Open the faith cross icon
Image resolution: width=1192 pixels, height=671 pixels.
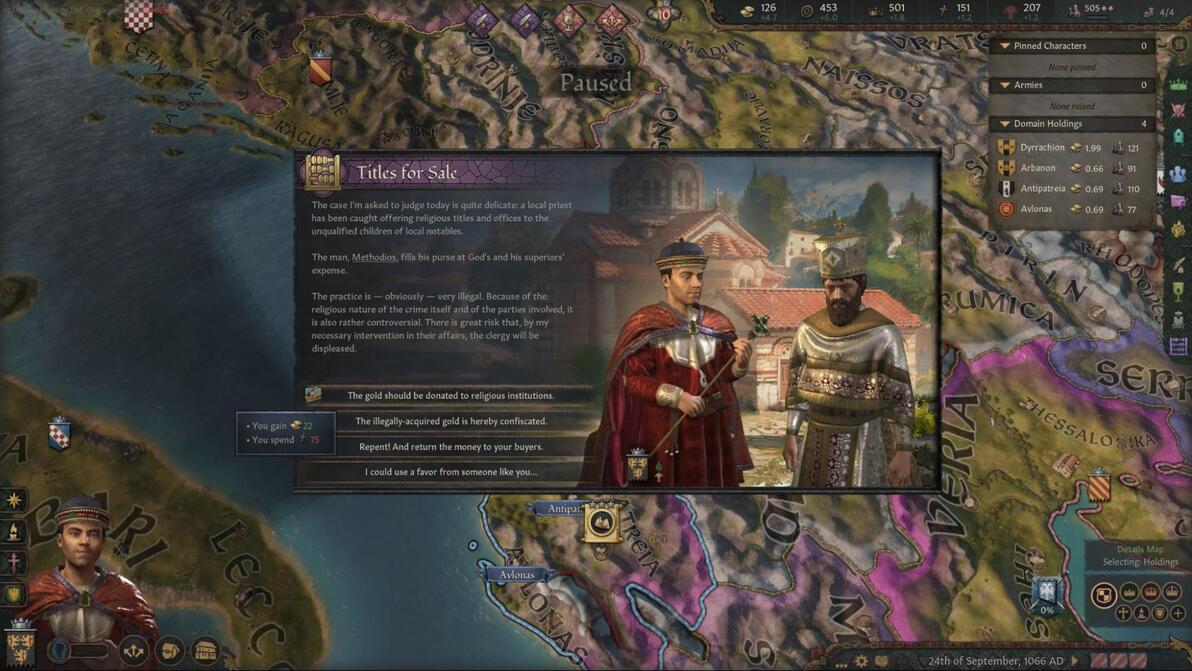tap(14, 563)
